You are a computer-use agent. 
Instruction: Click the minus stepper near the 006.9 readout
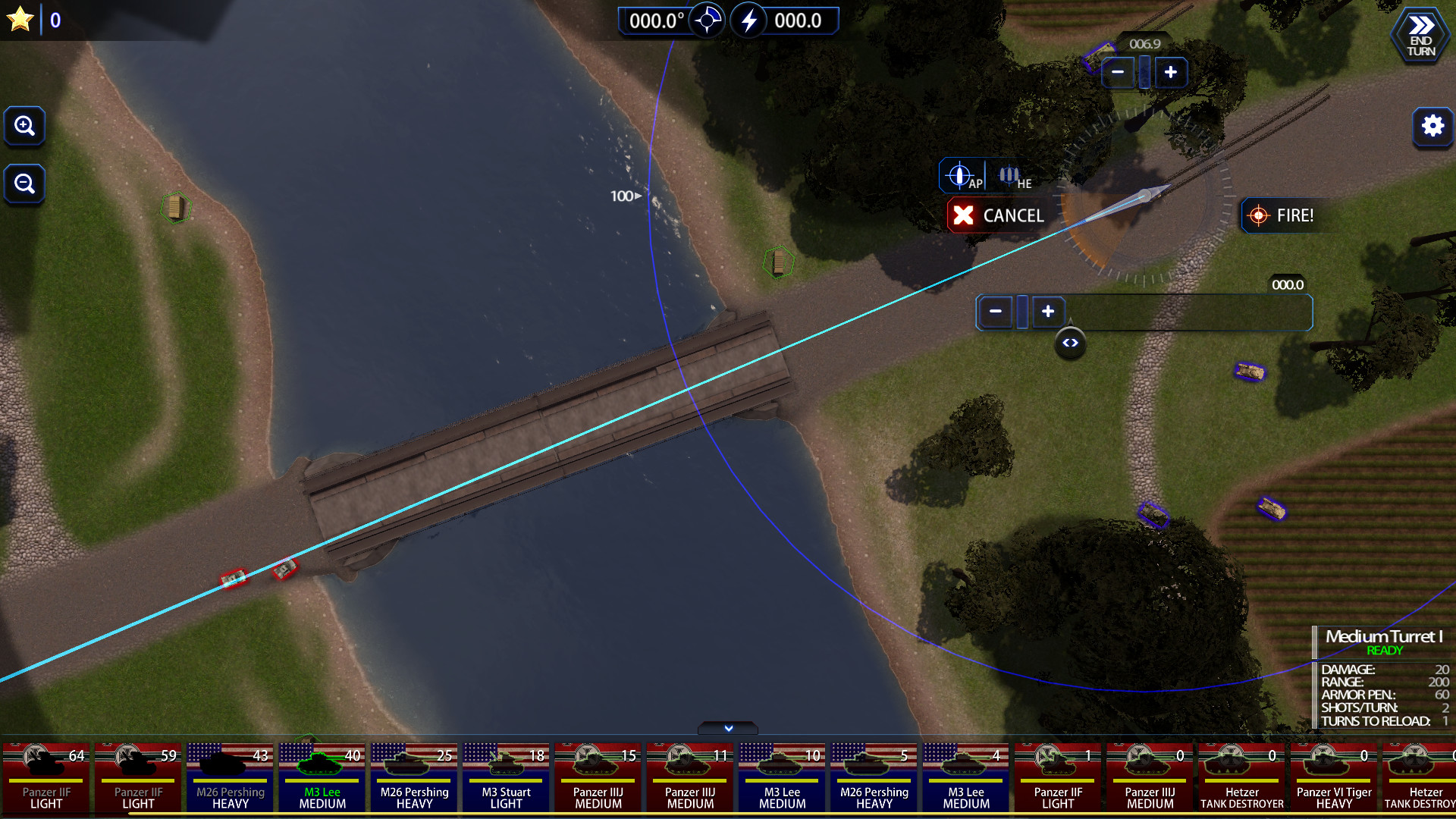pyautogui.click(x=1119, y=72)
